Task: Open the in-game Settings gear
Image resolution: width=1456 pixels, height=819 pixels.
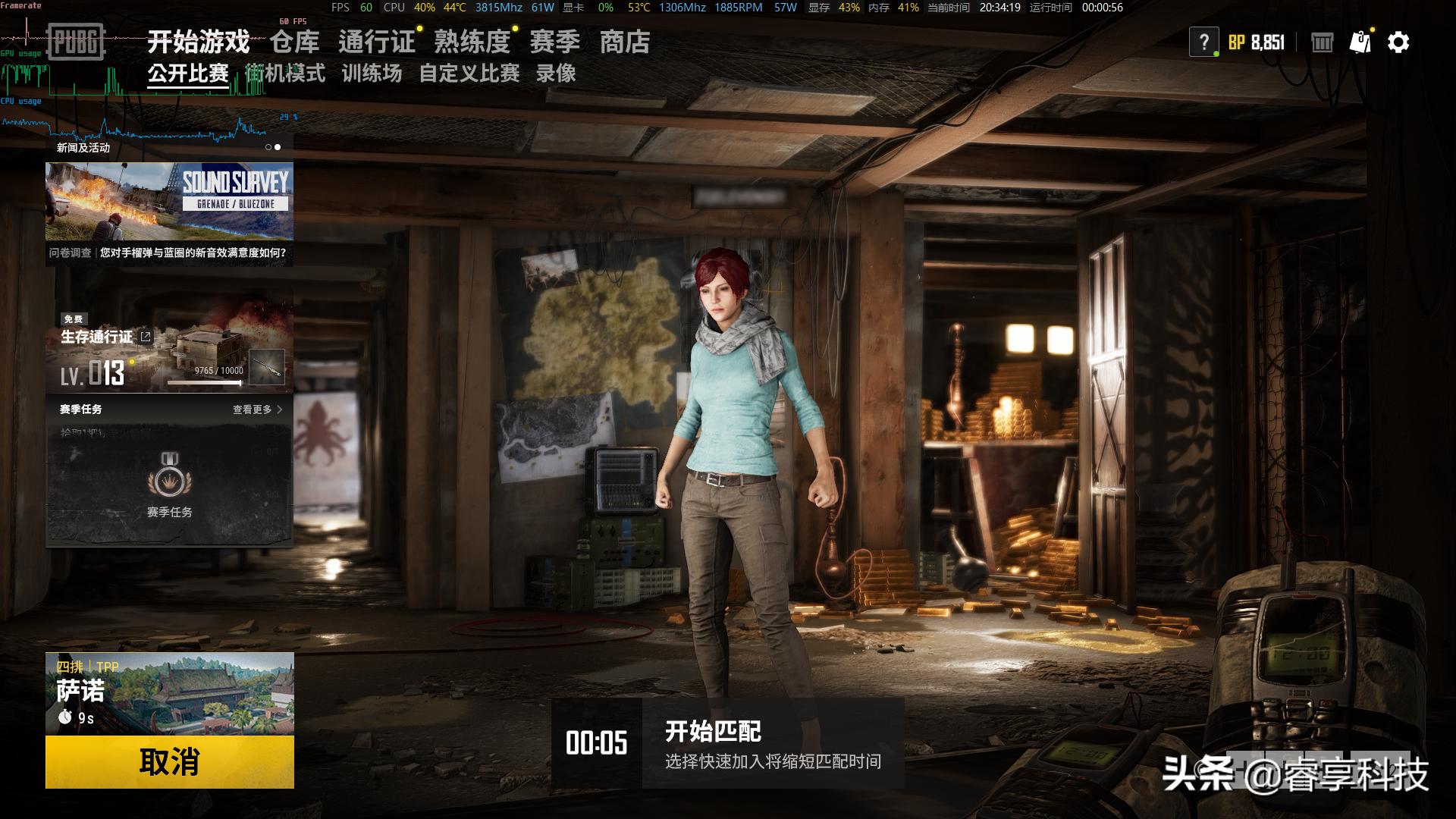Action: click(1399, 42)
